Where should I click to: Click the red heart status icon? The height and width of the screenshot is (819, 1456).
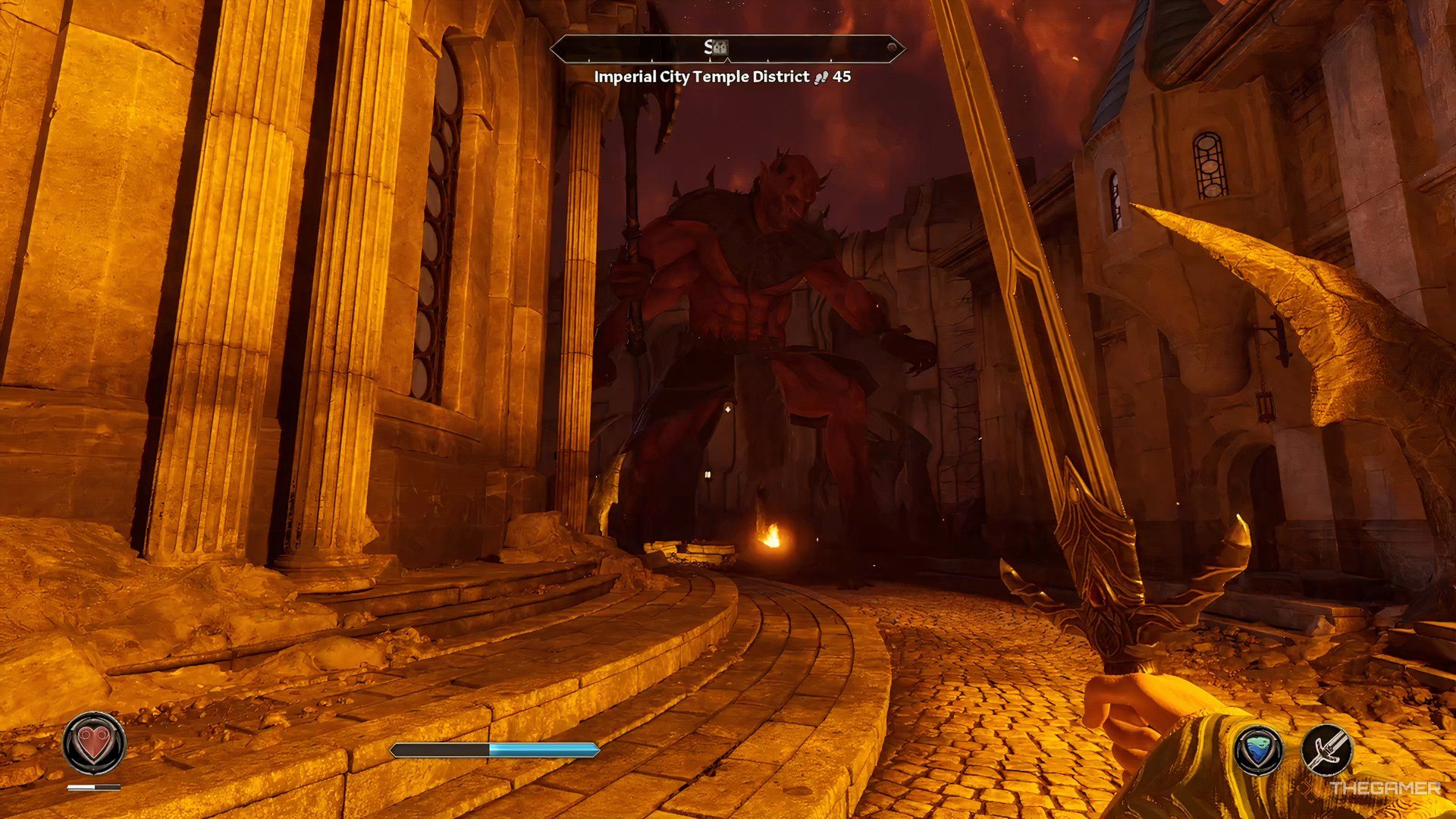(x=94, y=742)
